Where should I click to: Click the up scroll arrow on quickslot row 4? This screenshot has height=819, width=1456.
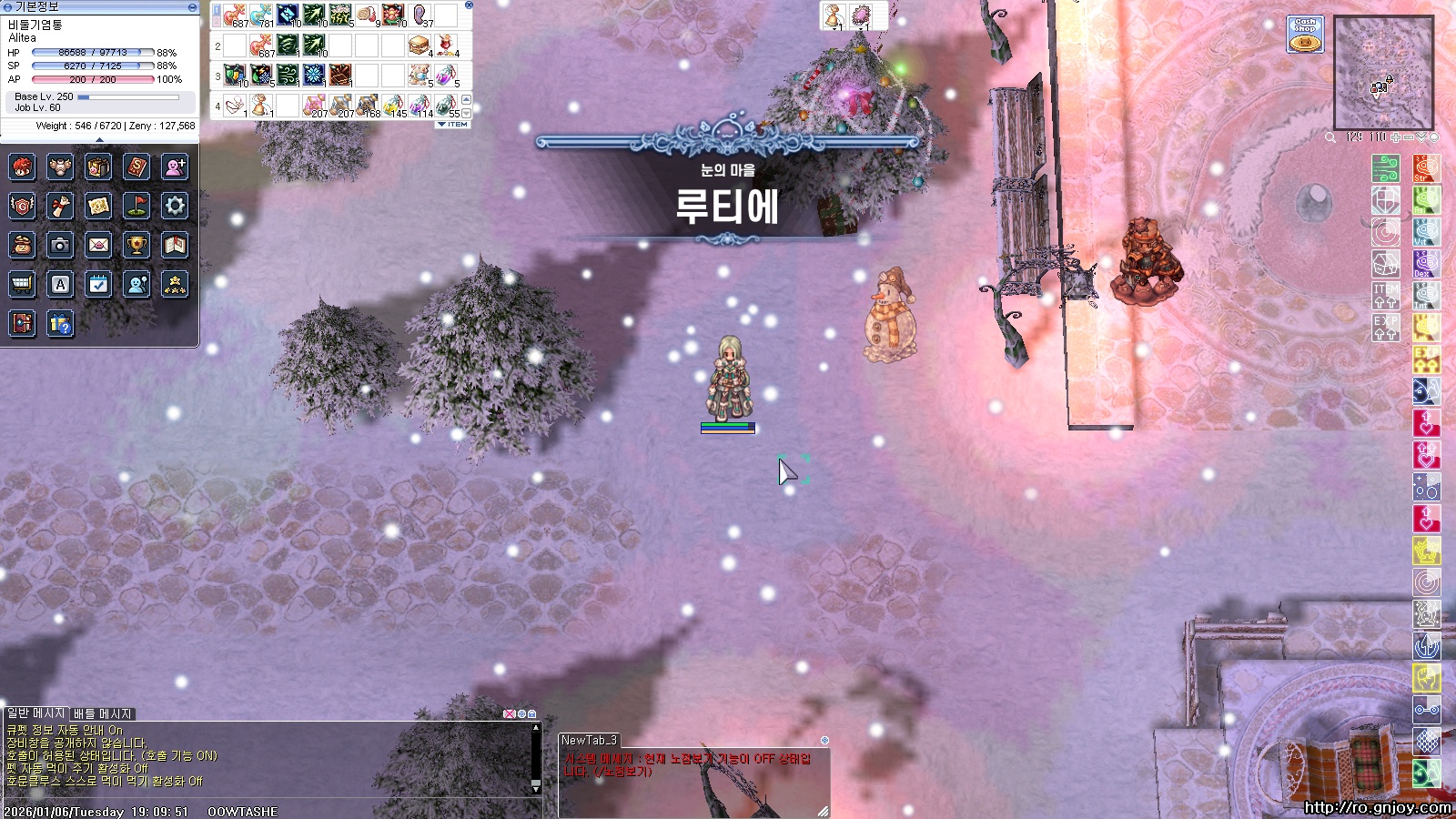coord(465,100)
